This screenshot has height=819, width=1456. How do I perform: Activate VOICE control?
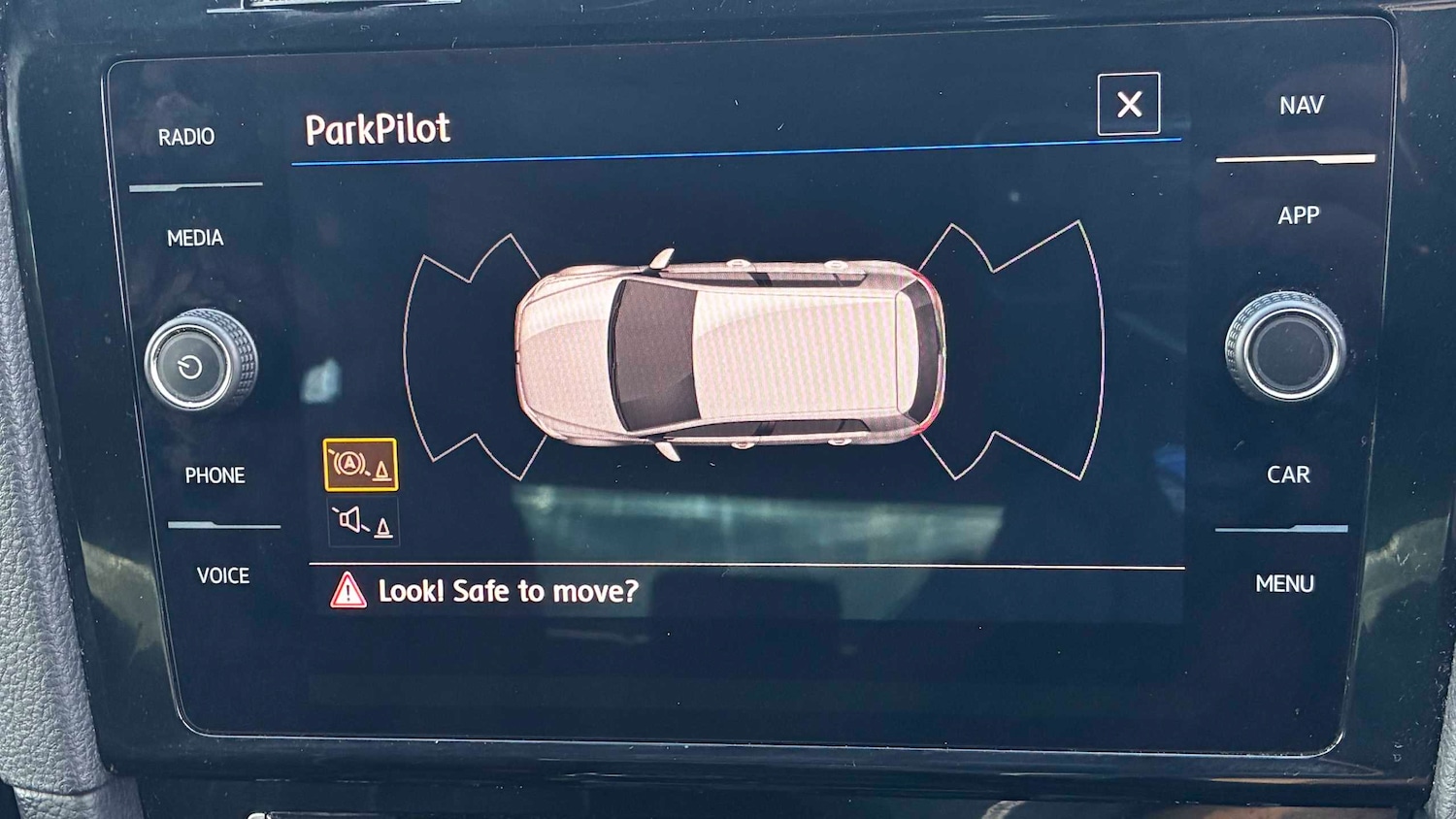[x=222, y=575]
